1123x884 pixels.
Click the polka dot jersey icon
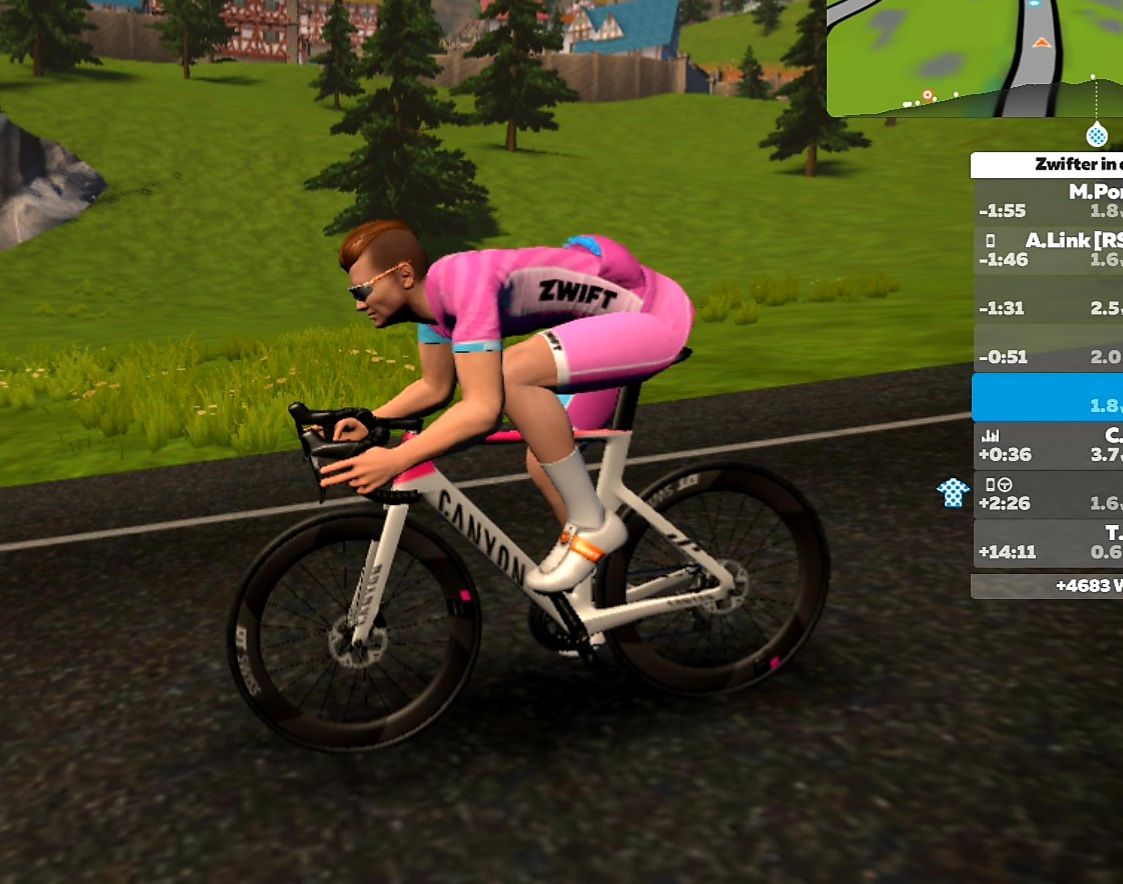[953, 491]
